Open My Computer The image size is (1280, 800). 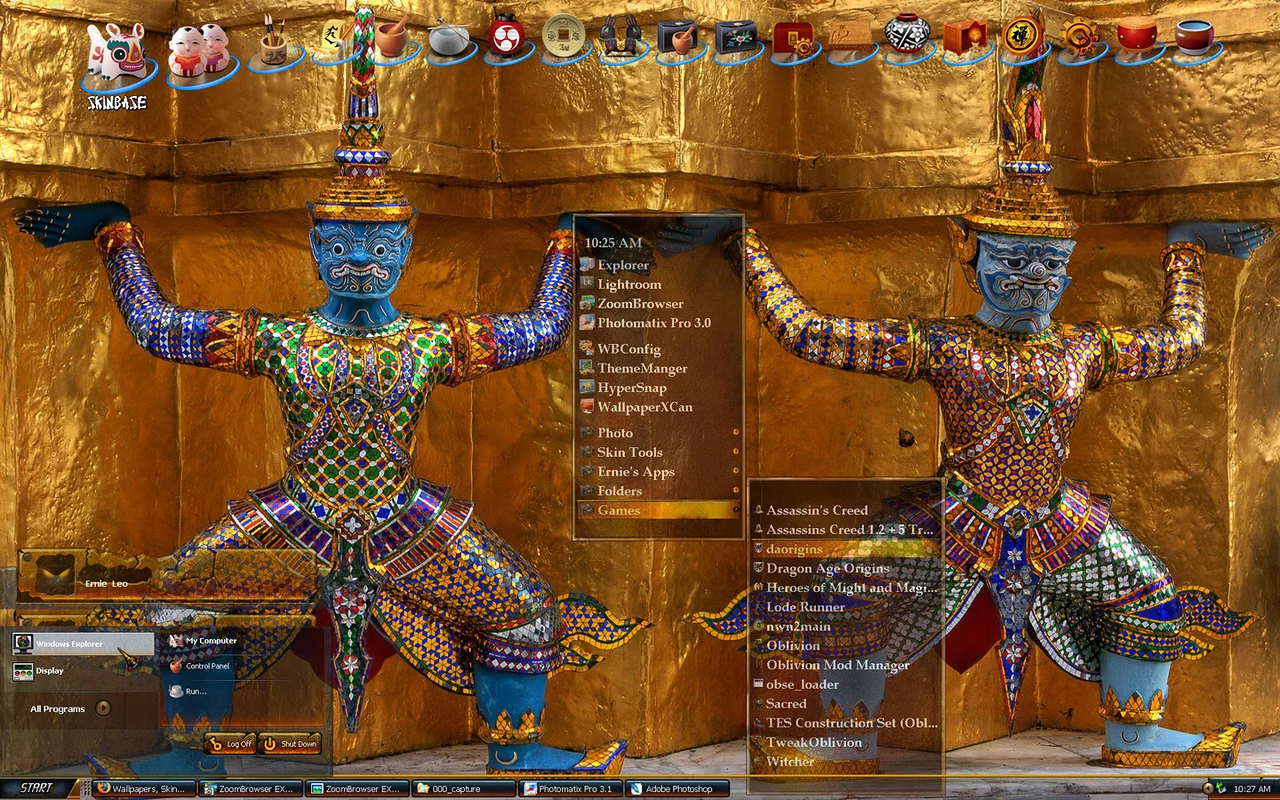click(x=211, y=641)
